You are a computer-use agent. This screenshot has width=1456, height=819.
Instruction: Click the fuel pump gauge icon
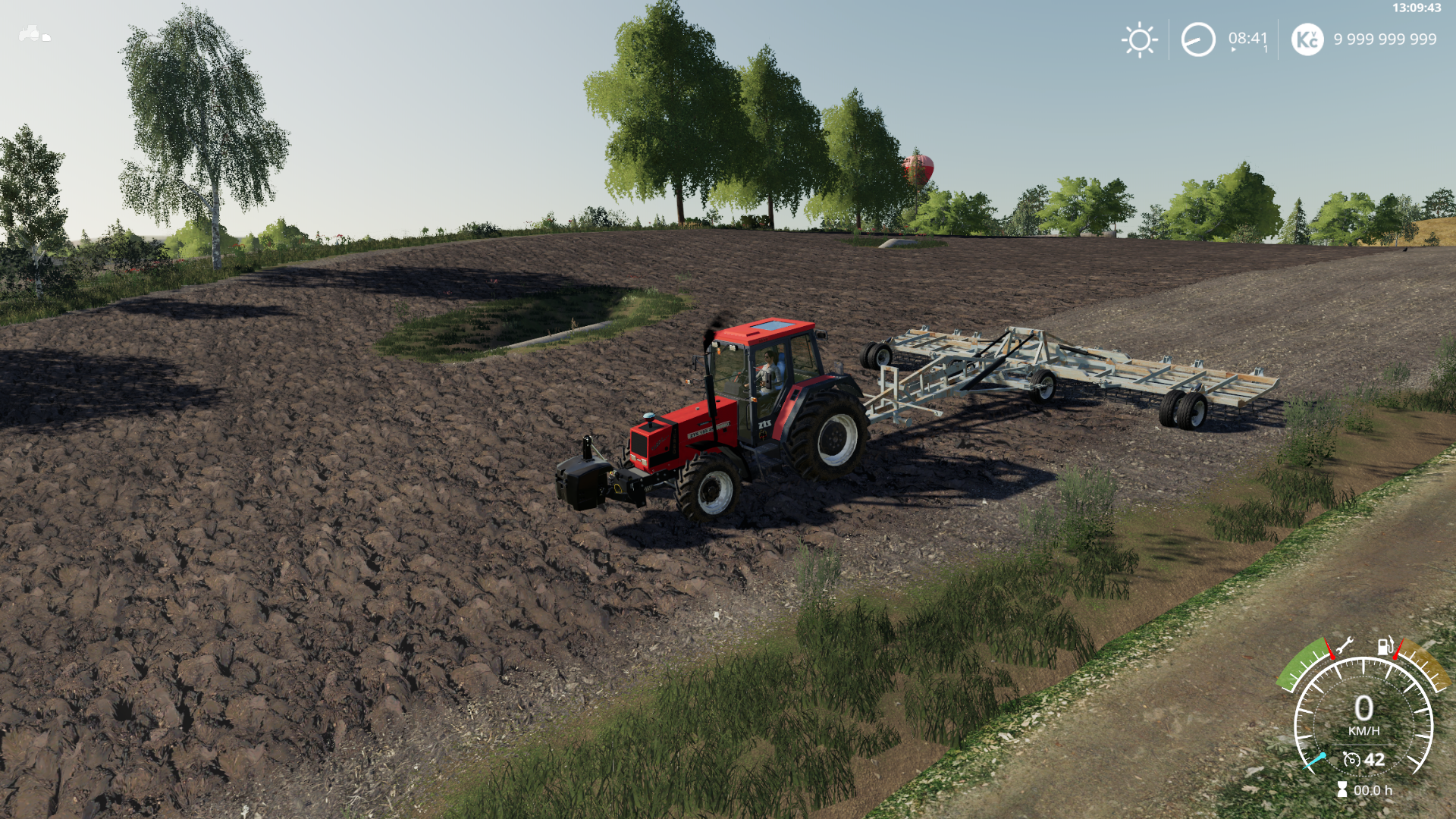[x=1385, y=646]
